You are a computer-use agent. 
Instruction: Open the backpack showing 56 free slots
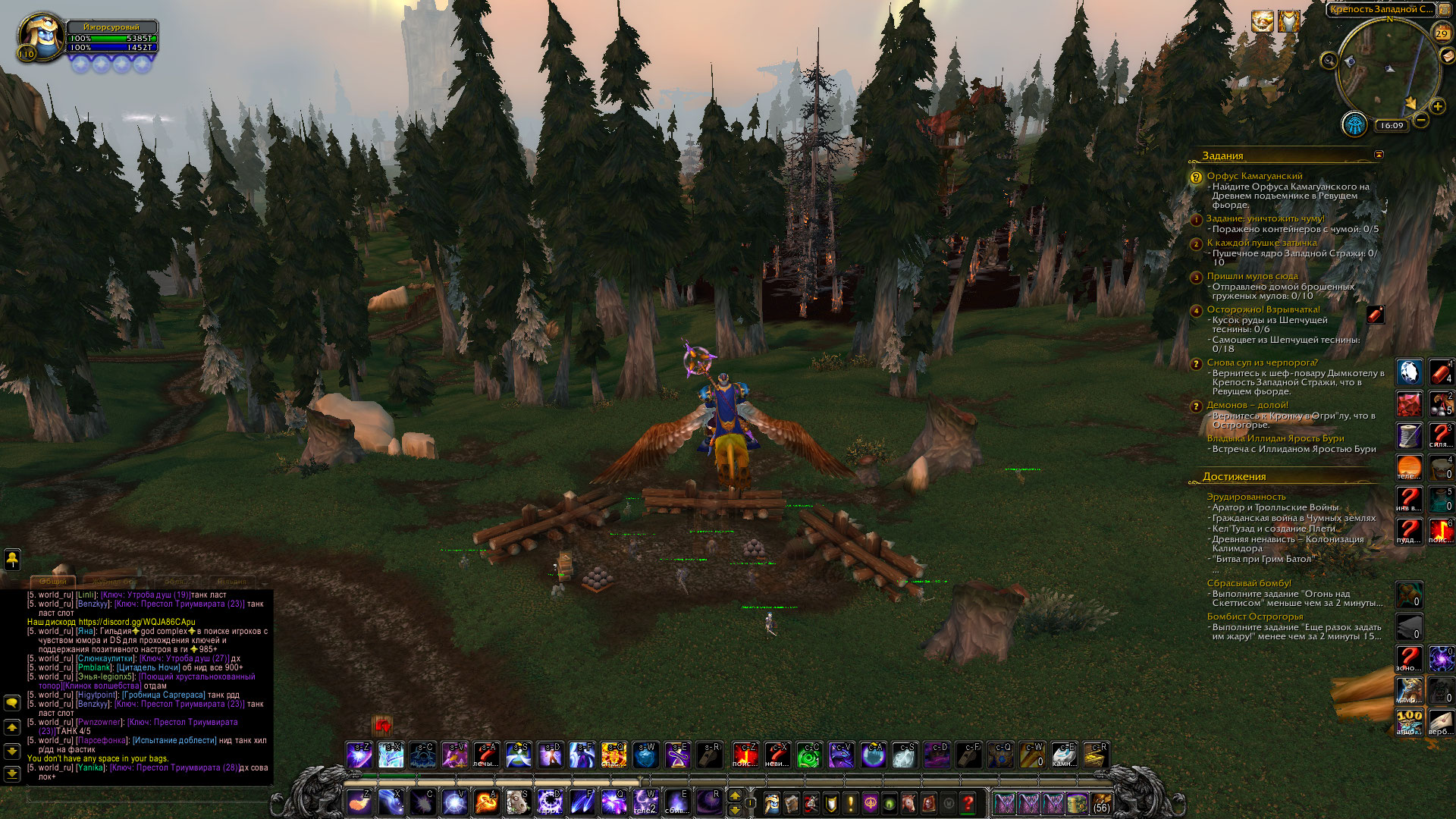(1101, 802)
